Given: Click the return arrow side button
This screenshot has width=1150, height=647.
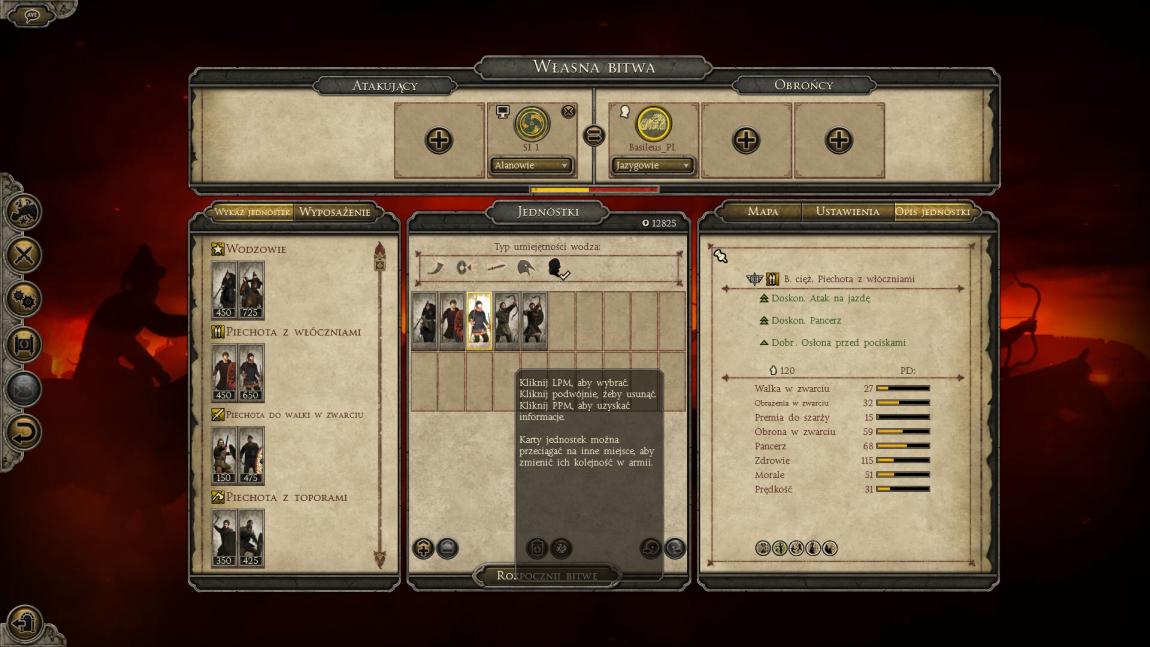Looking at the screenshot, I should point(24,432).
